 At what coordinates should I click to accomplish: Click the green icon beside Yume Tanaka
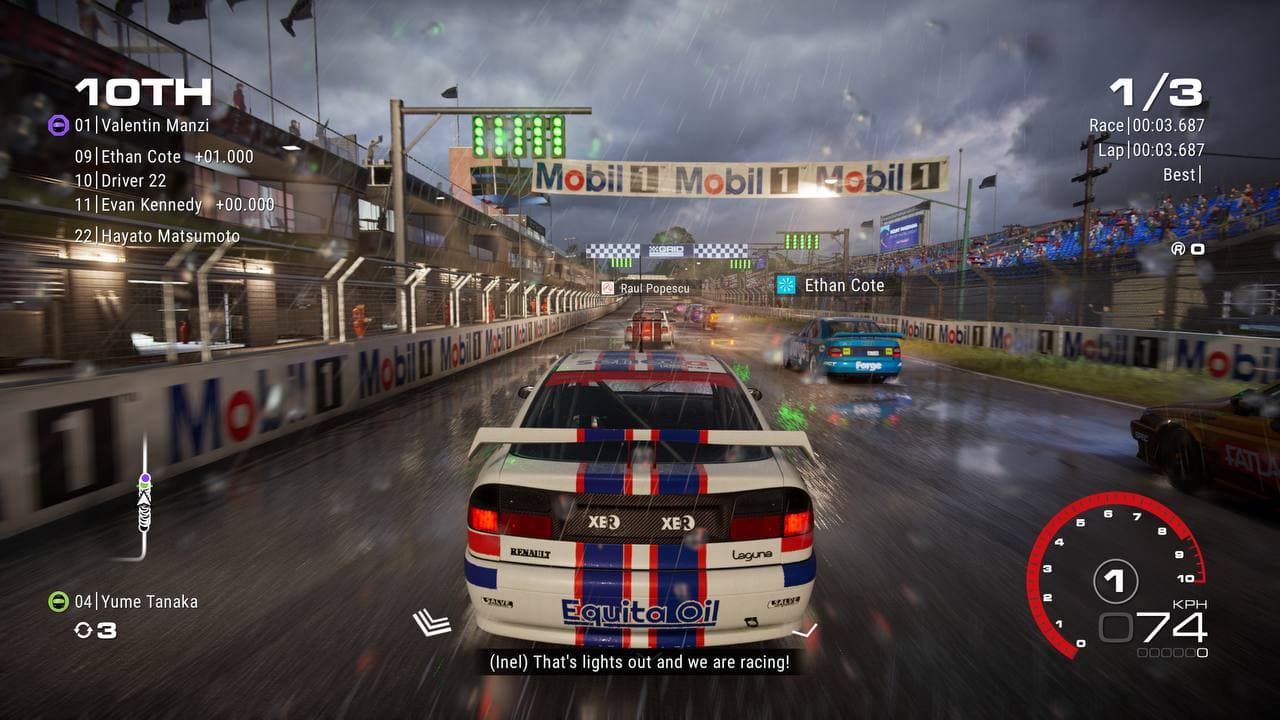[58, 602]
